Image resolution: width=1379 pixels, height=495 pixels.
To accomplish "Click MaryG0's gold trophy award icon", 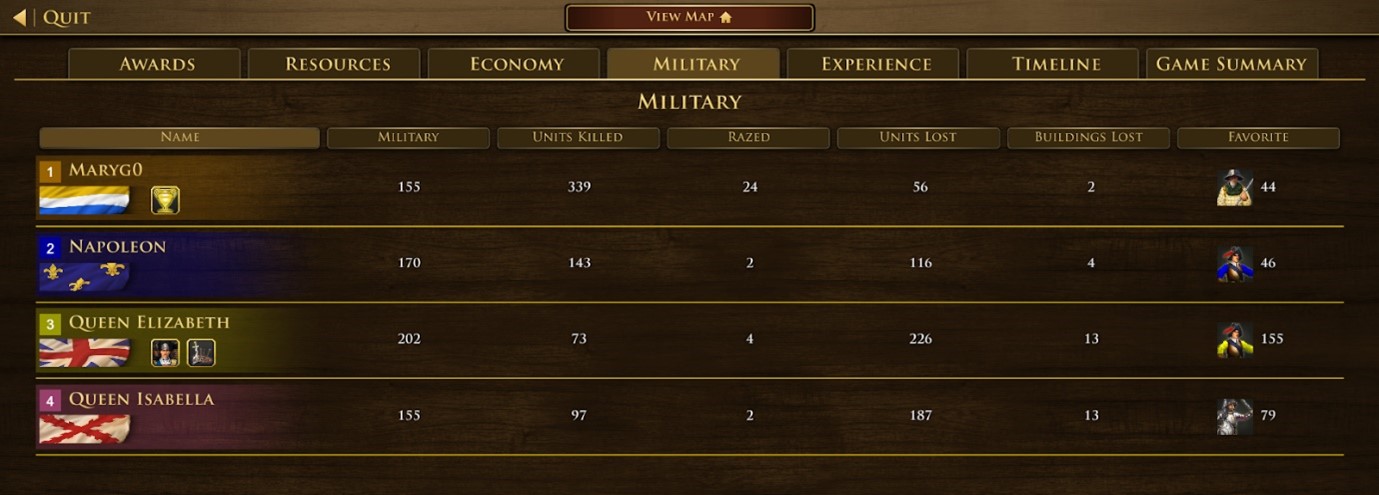I will coord(165,200).
